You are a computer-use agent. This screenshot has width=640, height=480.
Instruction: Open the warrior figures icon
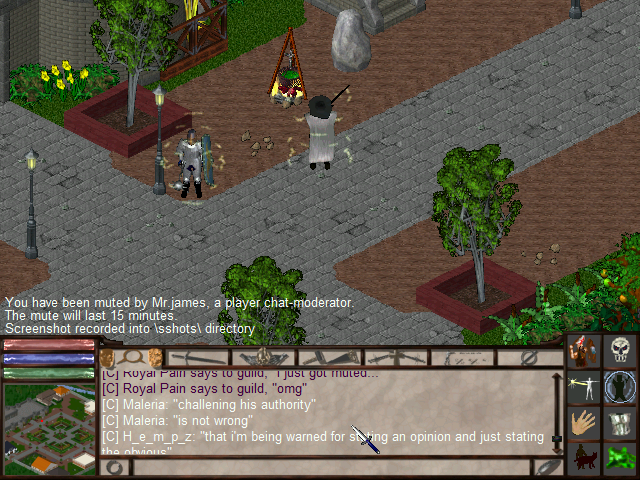(584, 351)
